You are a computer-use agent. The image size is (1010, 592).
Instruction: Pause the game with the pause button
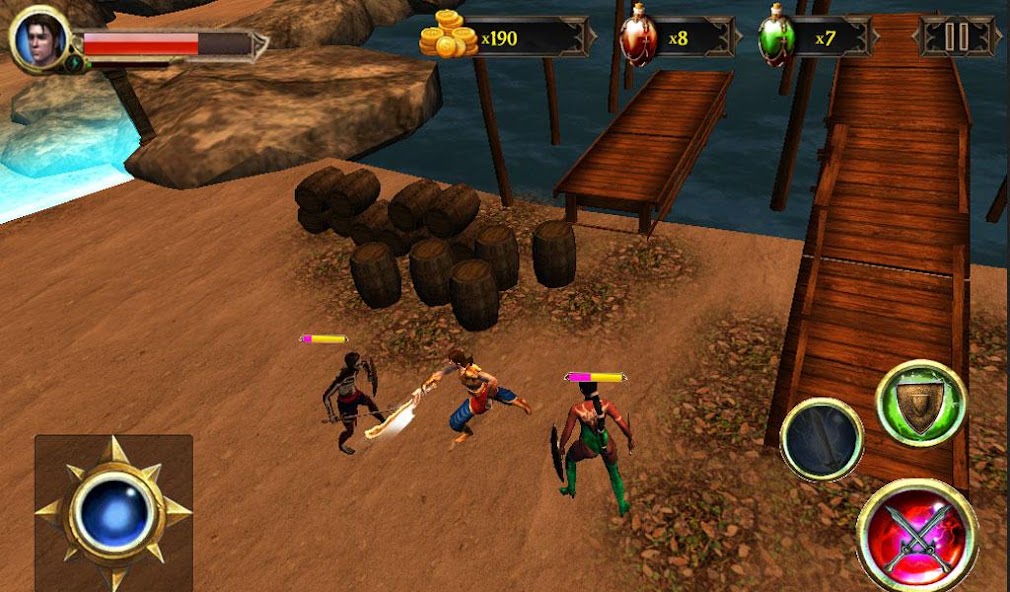[957, 37]
